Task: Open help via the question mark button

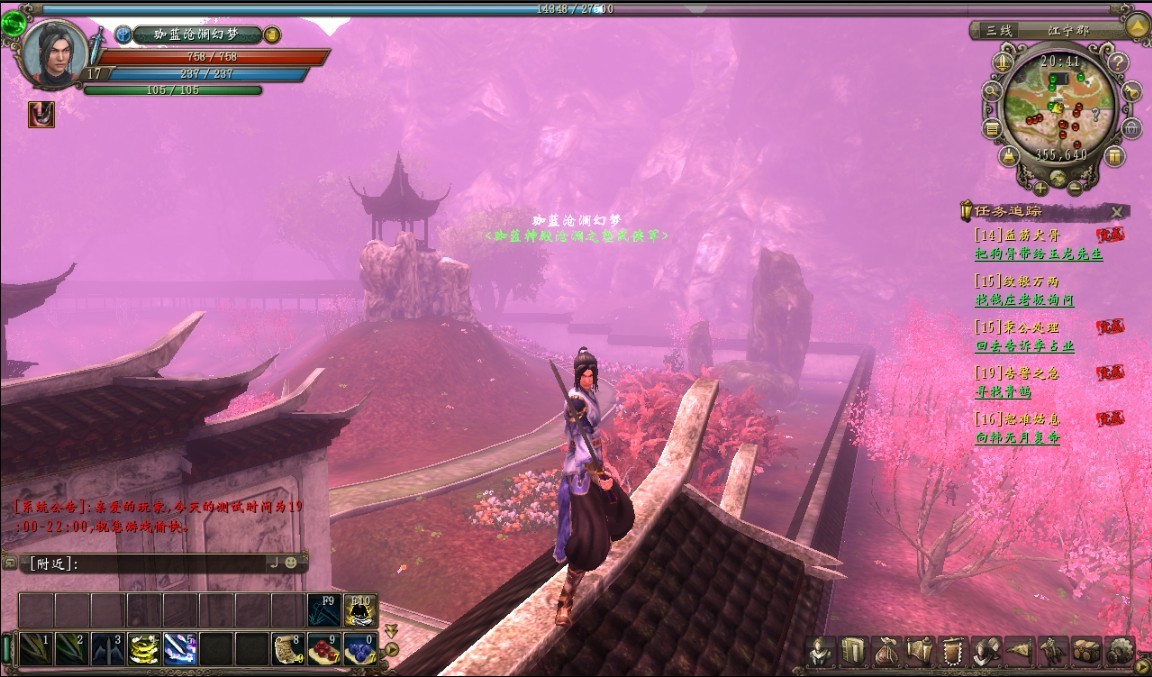Action: (x=1117, y=63)
